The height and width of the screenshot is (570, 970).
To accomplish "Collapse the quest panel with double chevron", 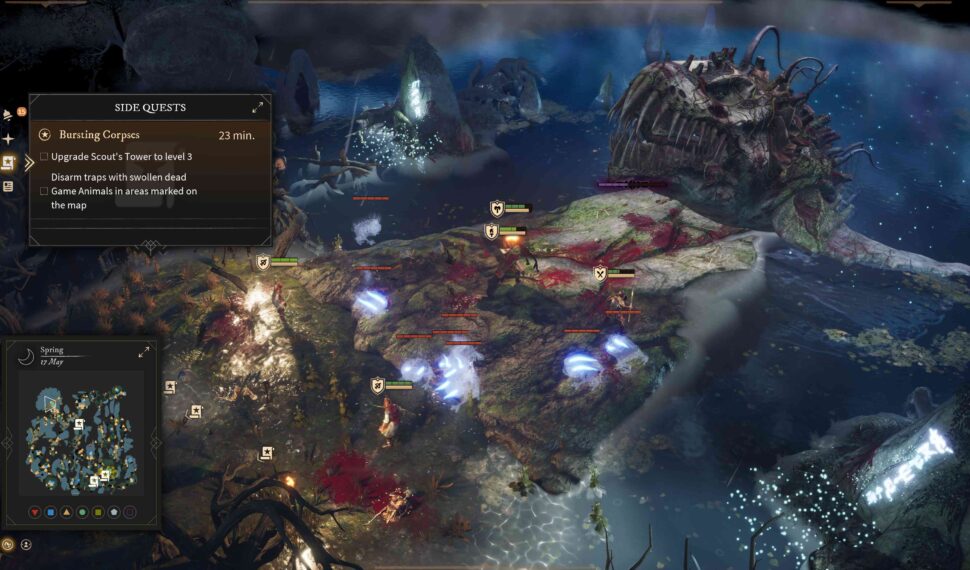I will (29, 163).
